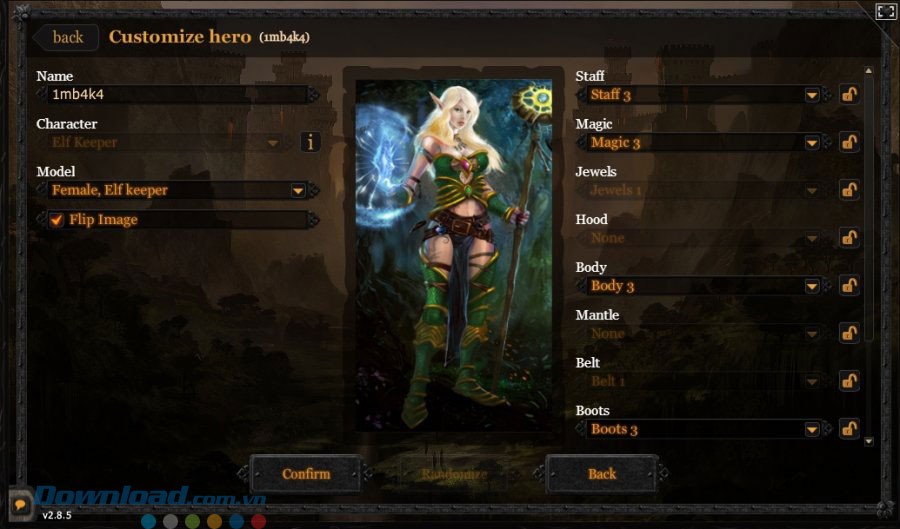The width and height of the screenshot is (900, 529).
Task: Toggle the lock icon next to Hood
Action: point(849,238)
